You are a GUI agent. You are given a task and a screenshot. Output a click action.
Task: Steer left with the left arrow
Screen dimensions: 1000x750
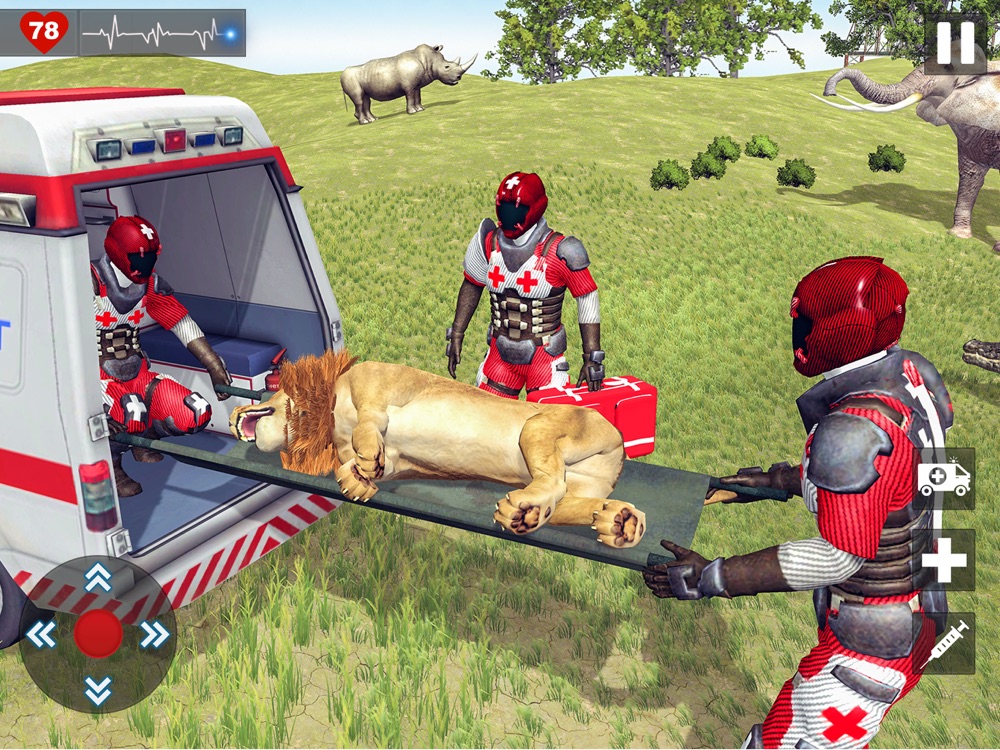tap(41, 634)
